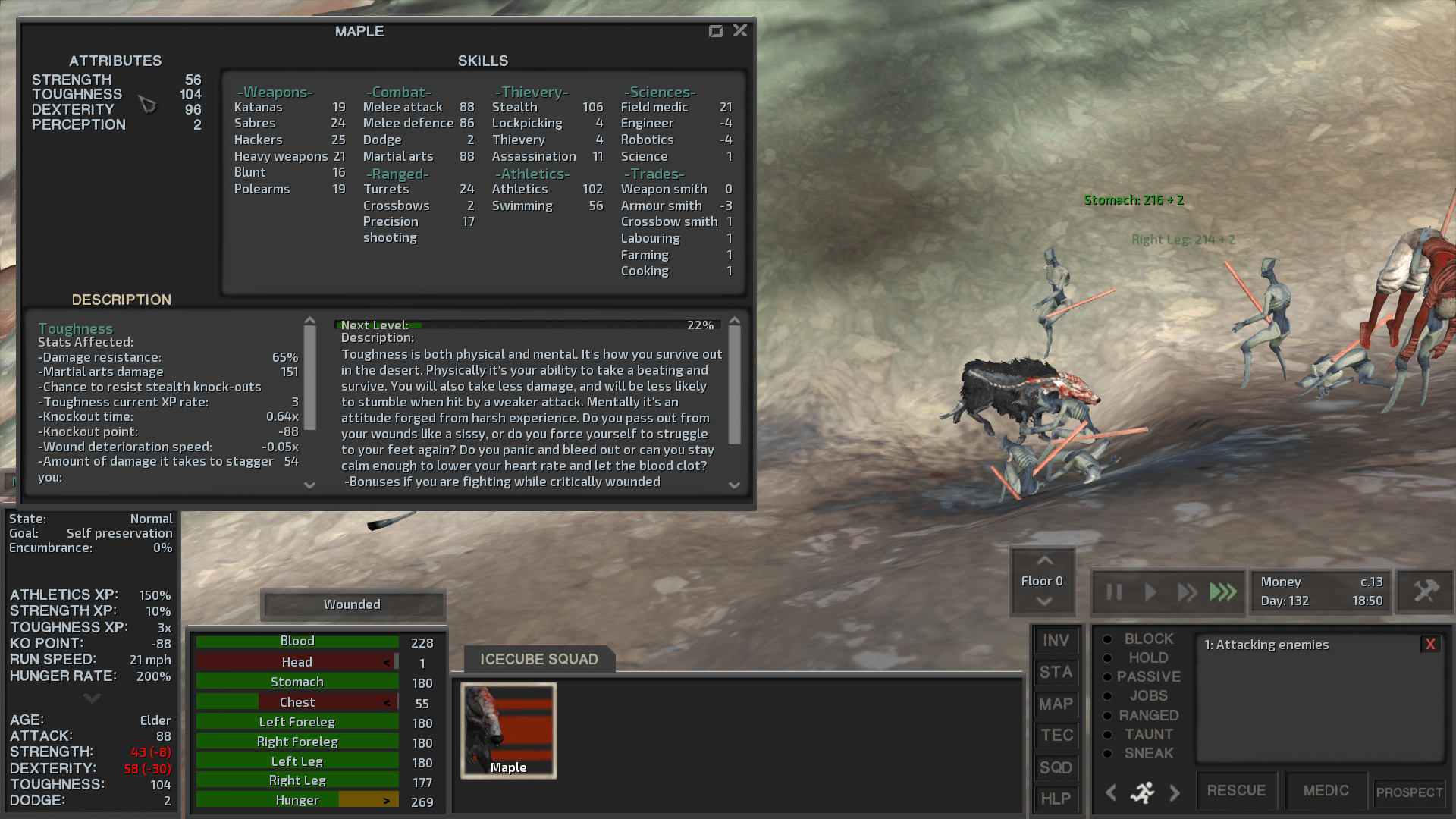This screenshot has width=1456, height=819.
Task: Open the world map with MAP icon
Action: 1056,704
